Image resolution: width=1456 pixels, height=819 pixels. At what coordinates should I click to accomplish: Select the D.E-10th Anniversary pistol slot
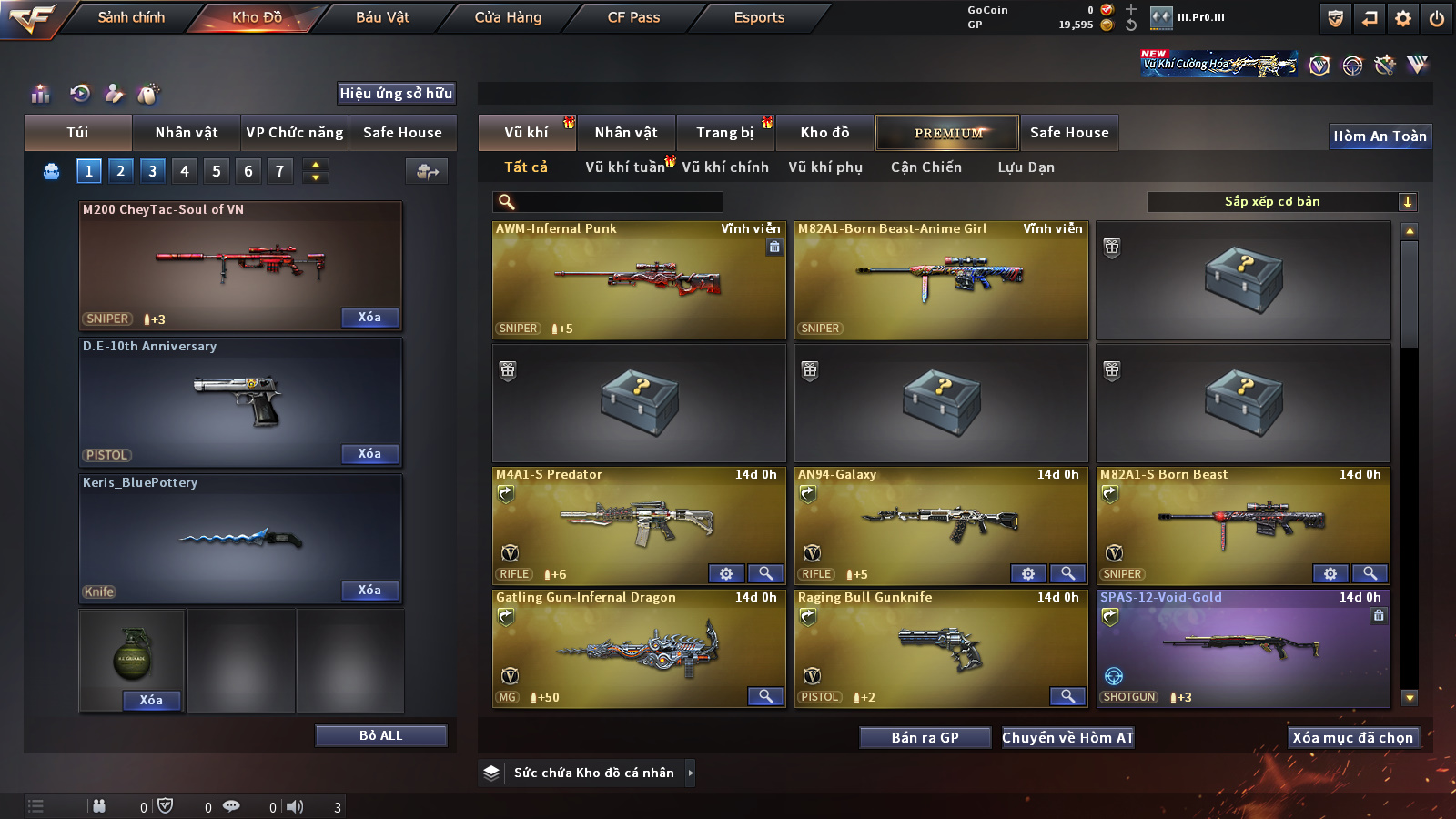point(240,400)
